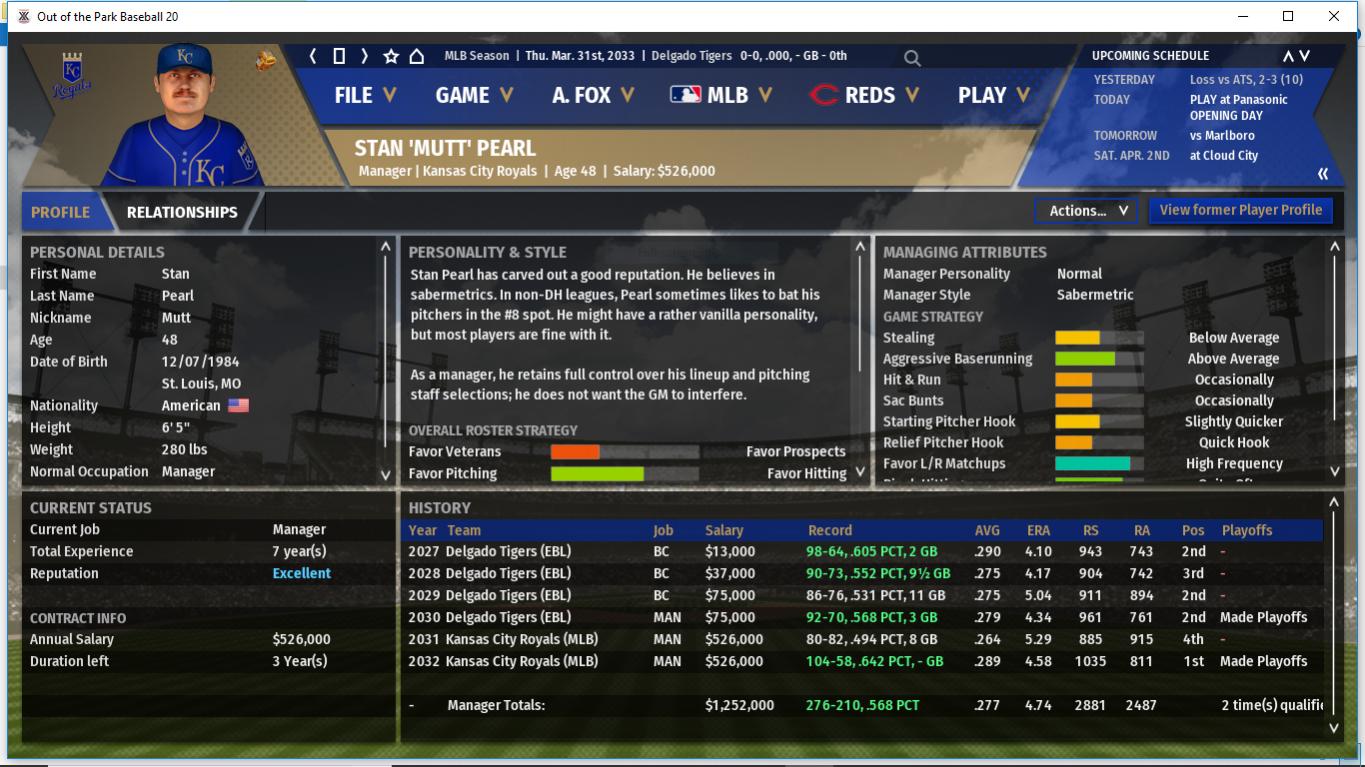
Task: Open the REDS team menu
Action: (864, 95)
